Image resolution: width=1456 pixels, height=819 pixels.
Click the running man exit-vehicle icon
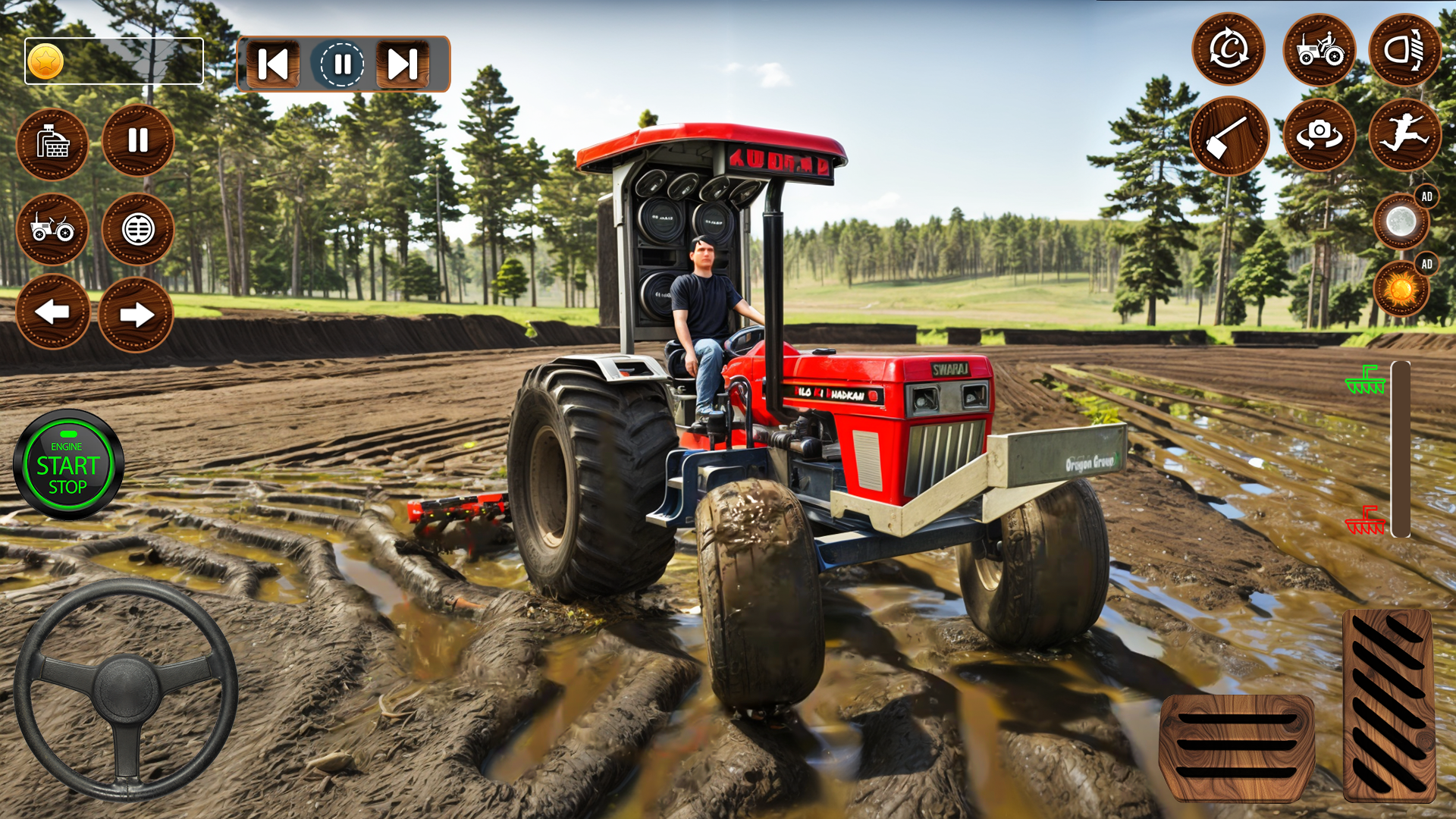point(1407,133)
